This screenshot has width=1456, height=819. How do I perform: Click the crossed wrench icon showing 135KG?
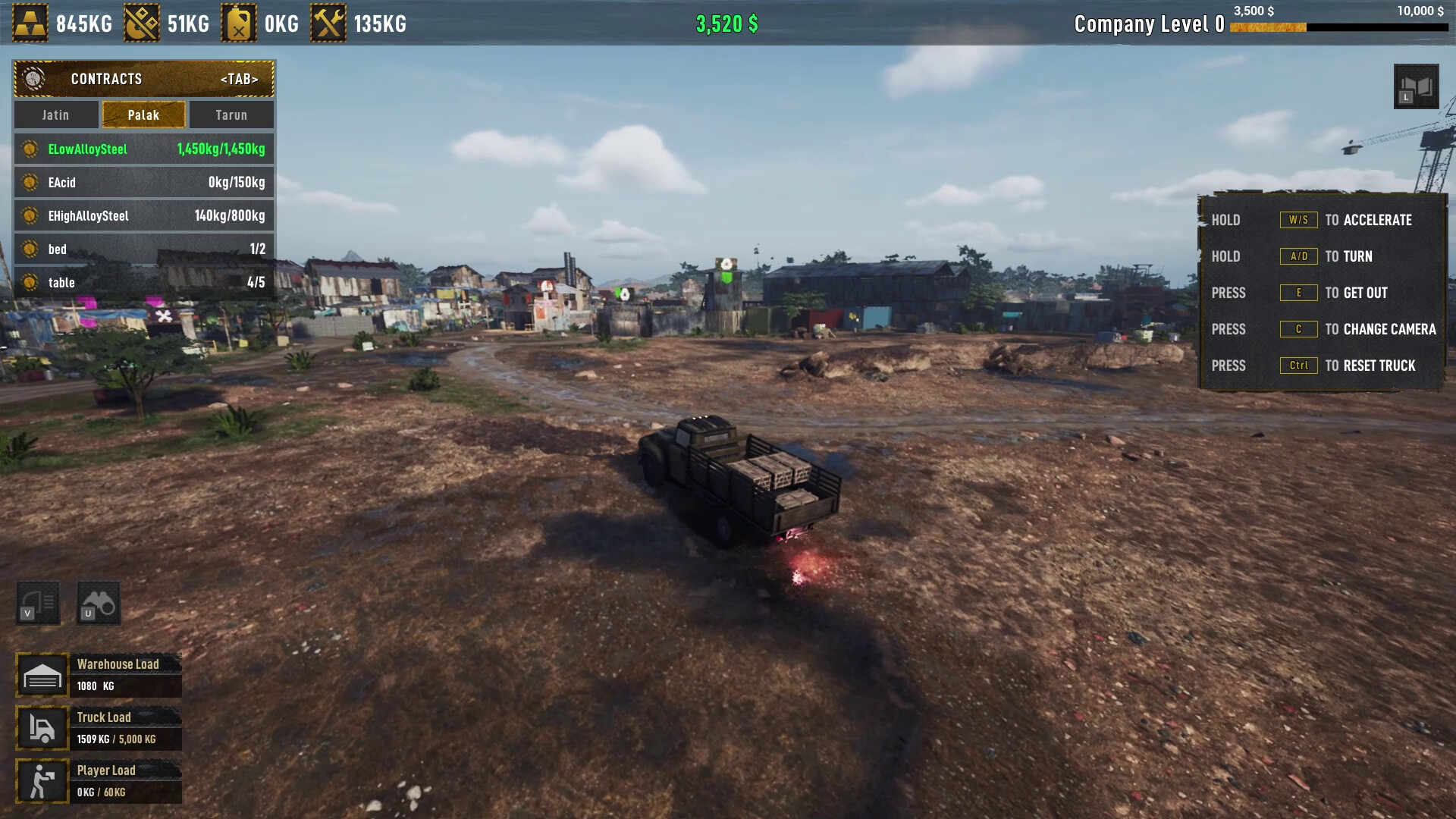pos(329,22)
